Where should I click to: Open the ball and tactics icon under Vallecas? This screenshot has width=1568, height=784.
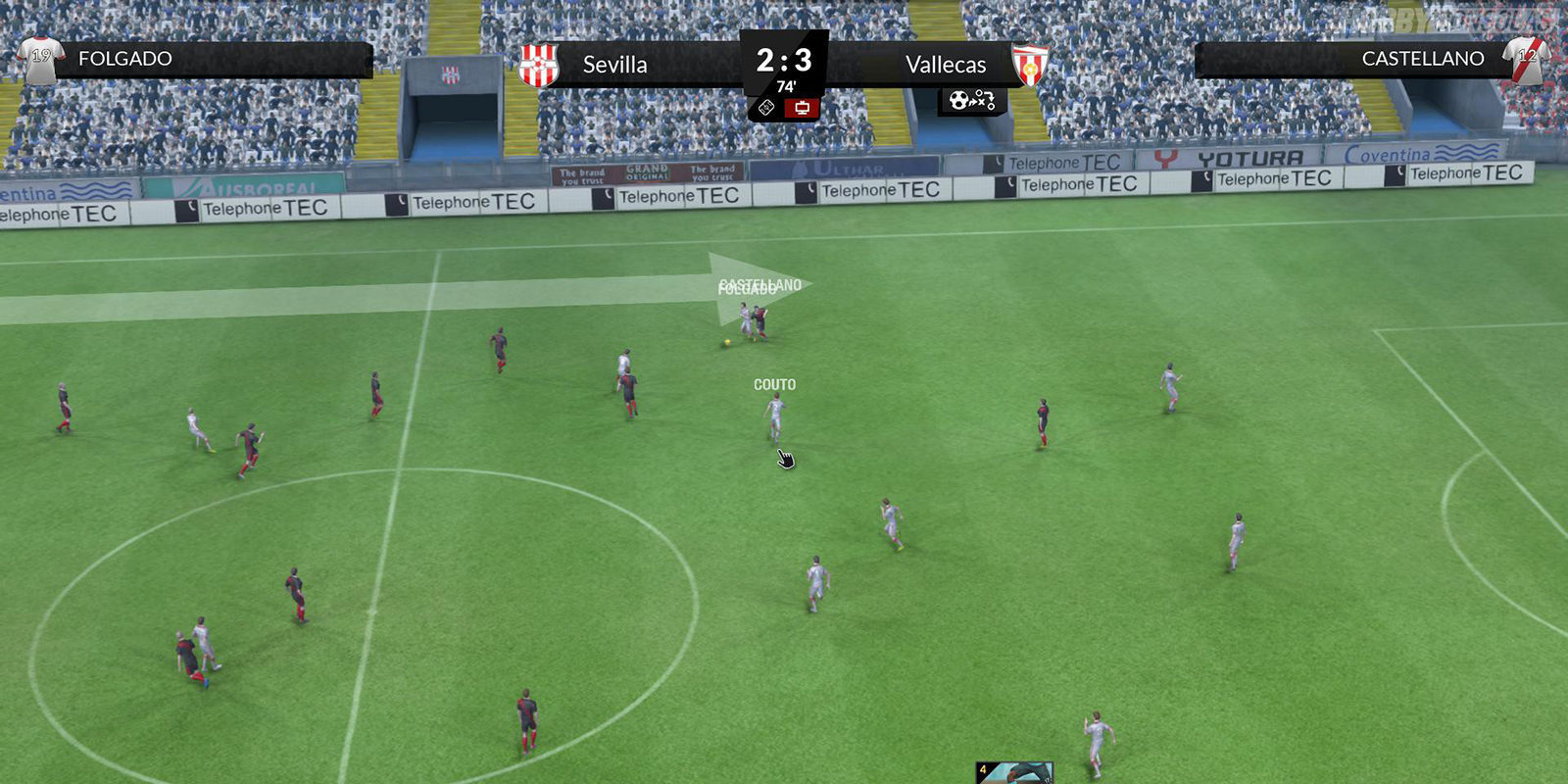point(971,100)
